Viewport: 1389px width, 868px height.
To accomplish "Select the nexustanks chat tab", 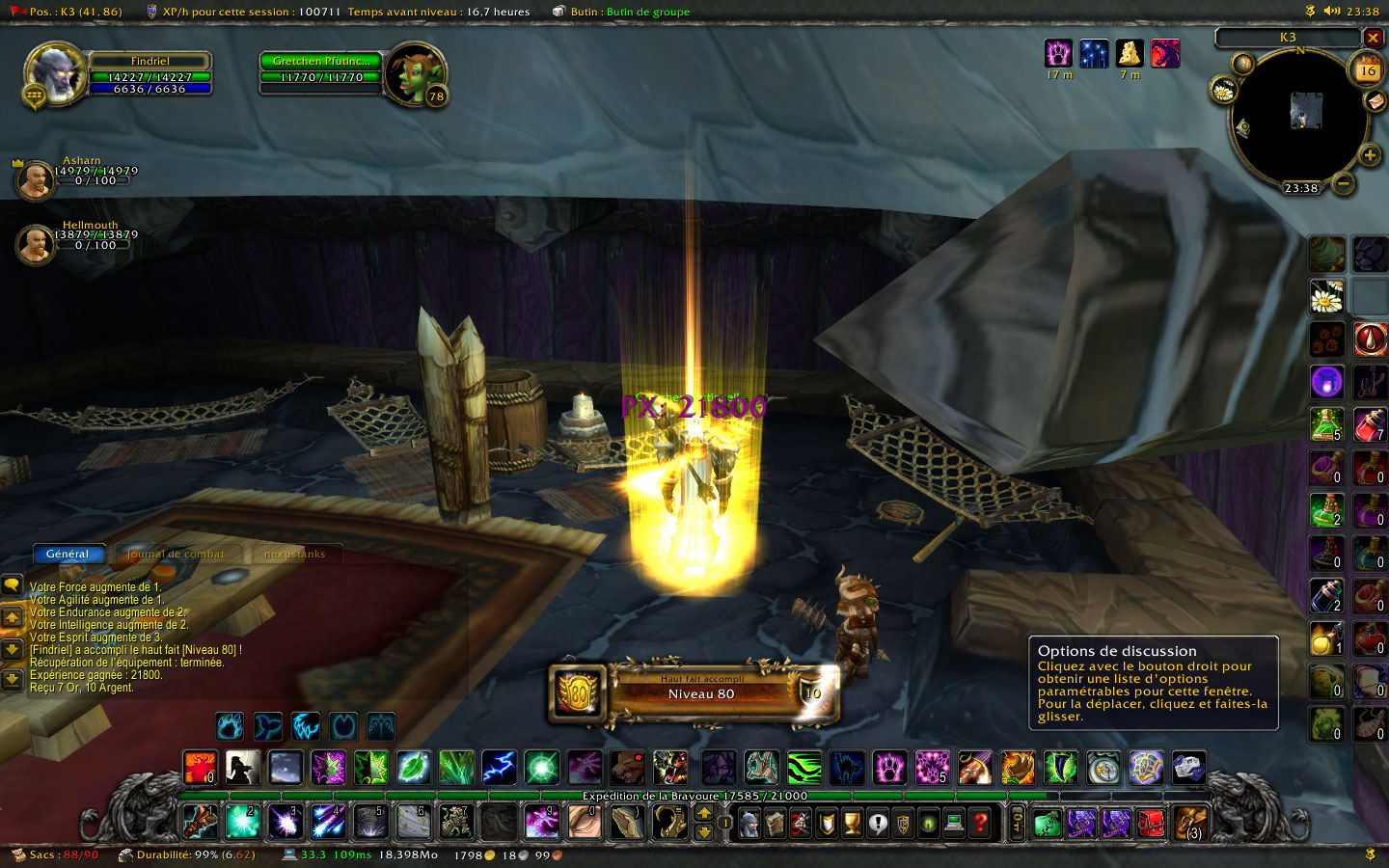I will (x=294, y=554).
